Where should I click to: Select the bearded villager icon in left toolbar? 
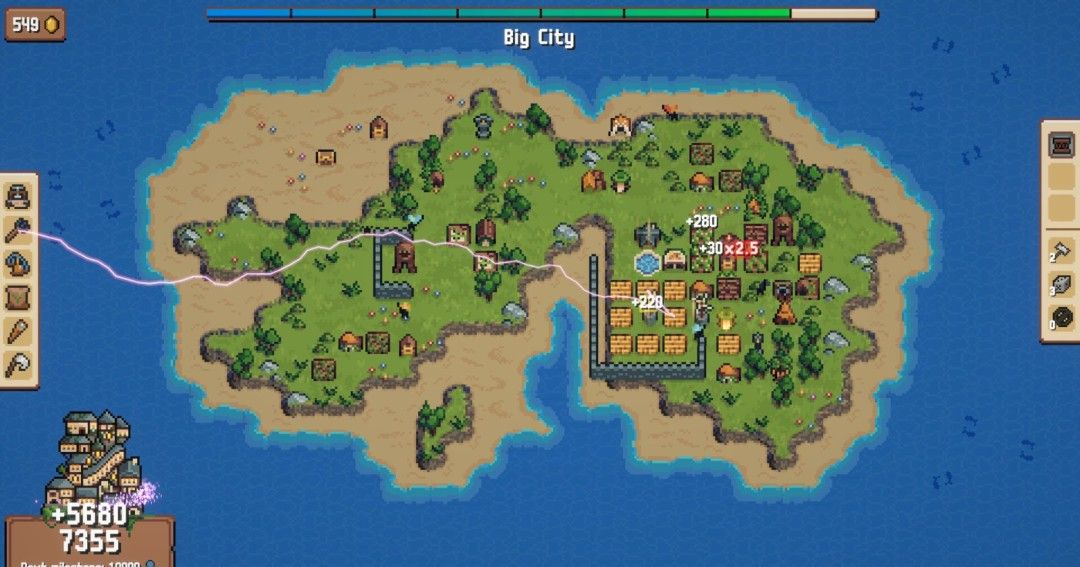pos(18,195)
